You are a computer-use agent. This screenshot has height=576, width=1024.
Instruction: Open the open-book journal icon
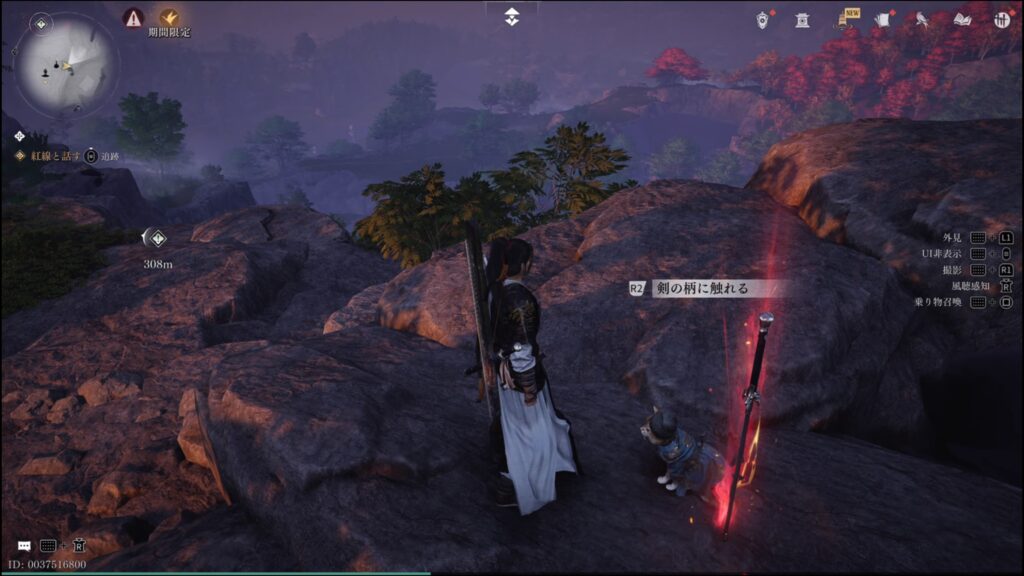click(962, 20)
